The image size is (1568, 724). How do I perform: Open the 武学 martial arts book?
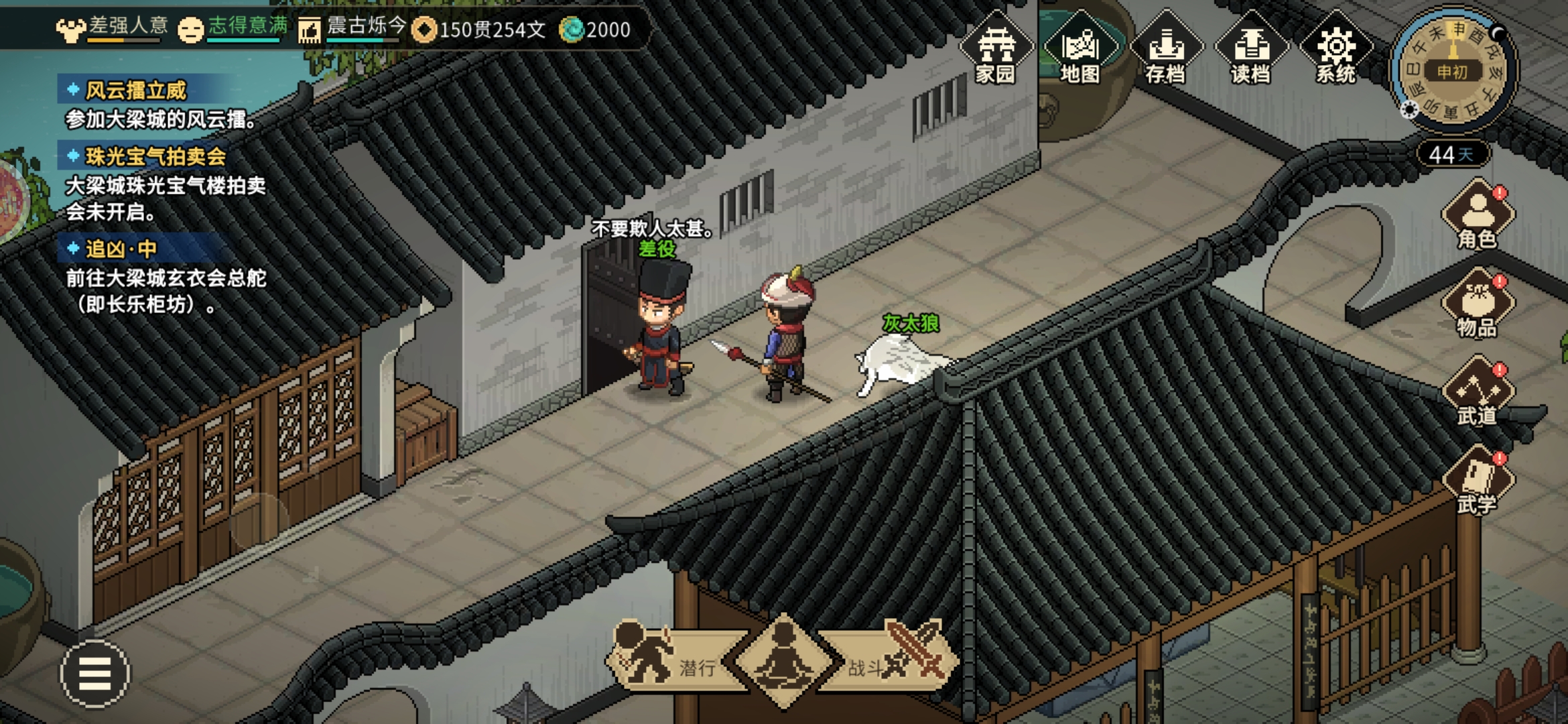click(x=1478, y=481)
